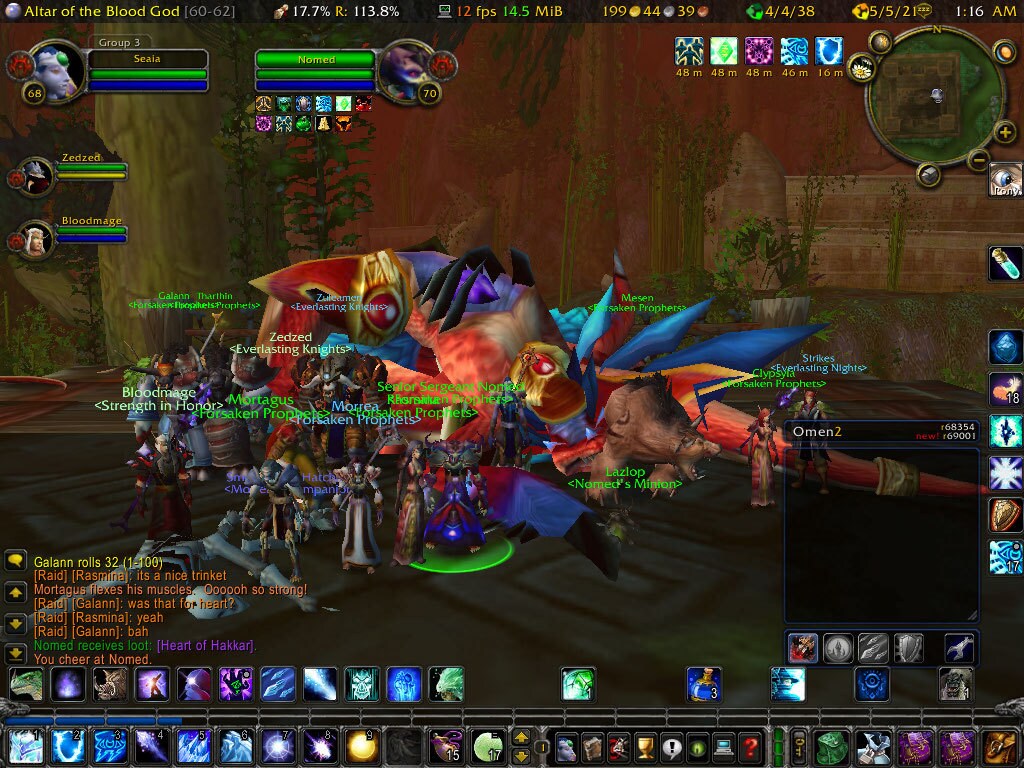Zoom in the minimap with the plus button
The height and width of the screenshot is (768, 1024).
(1004, 133)
